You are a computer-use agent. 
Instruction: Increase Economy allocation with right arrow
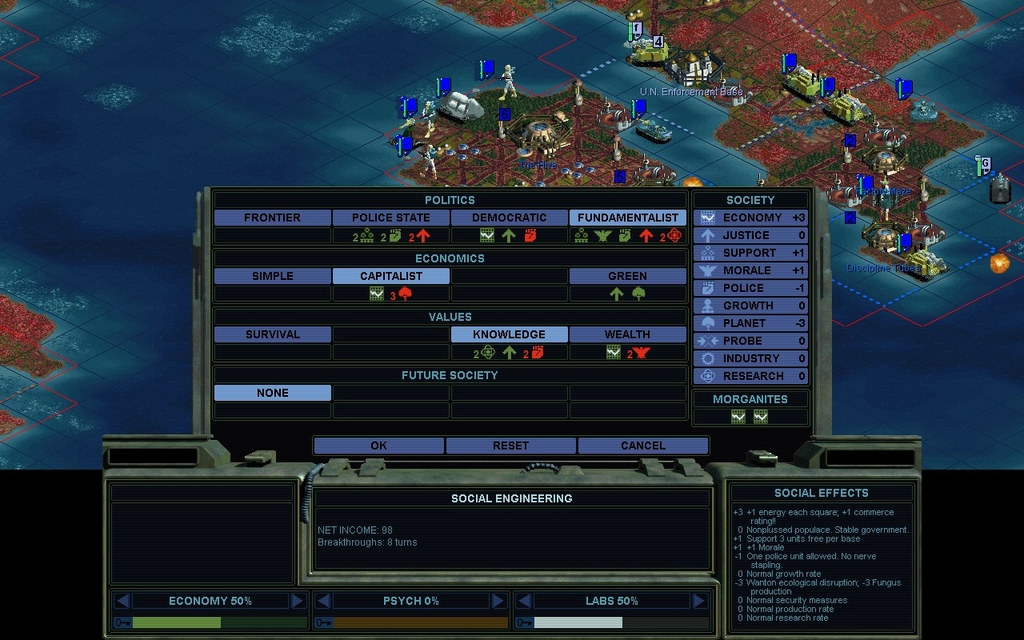point(297,601)
